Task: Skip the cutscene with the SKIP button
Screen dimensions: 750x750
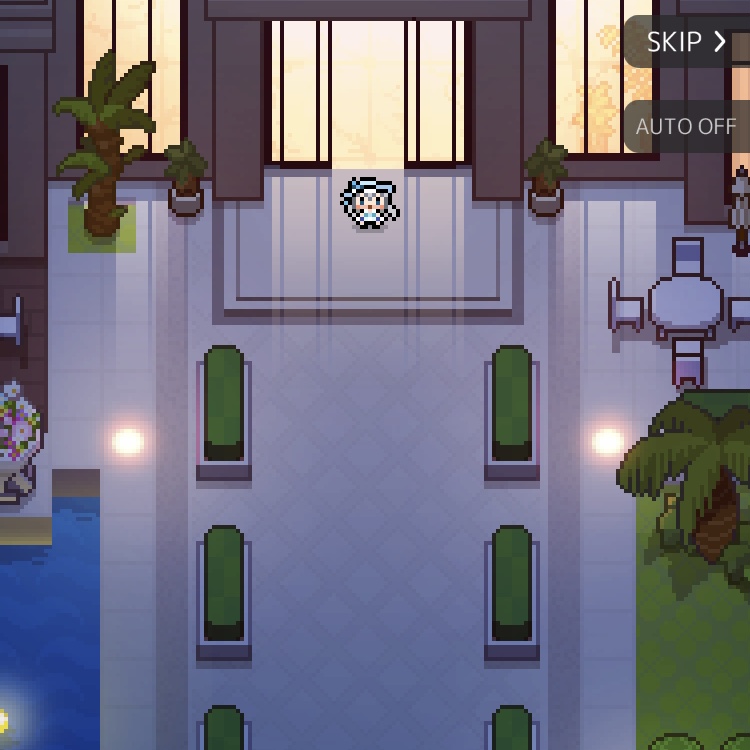Action: point(686,42)
